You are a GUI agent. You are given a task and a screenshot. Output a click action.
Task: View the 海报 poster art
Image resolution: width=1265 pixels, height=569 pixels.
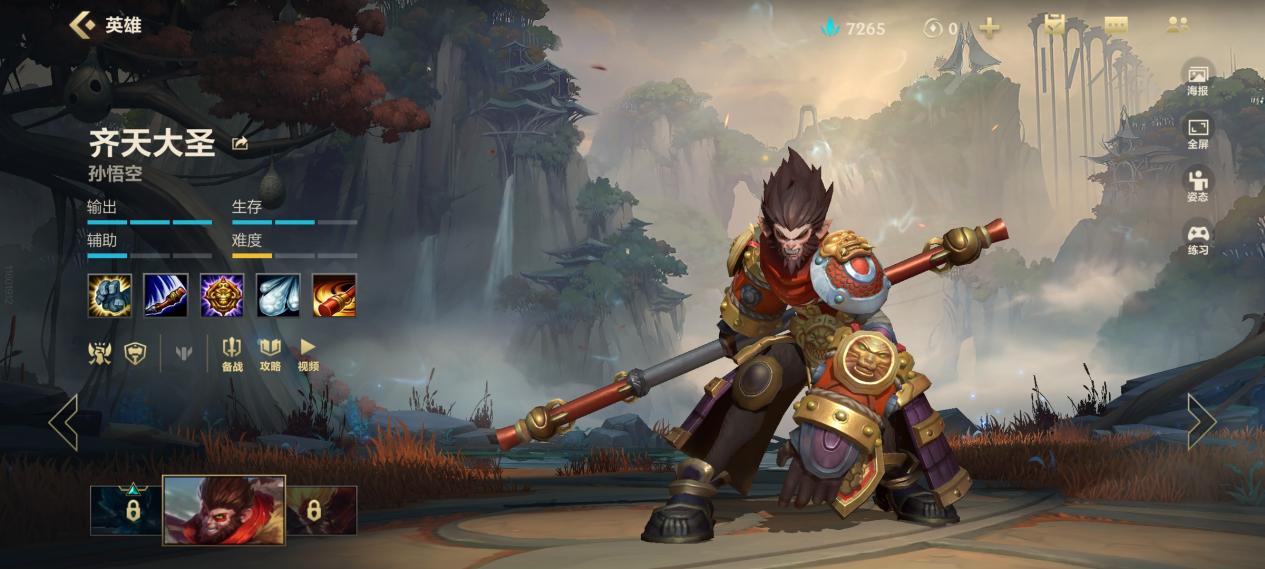click(x=1197, y=79)
